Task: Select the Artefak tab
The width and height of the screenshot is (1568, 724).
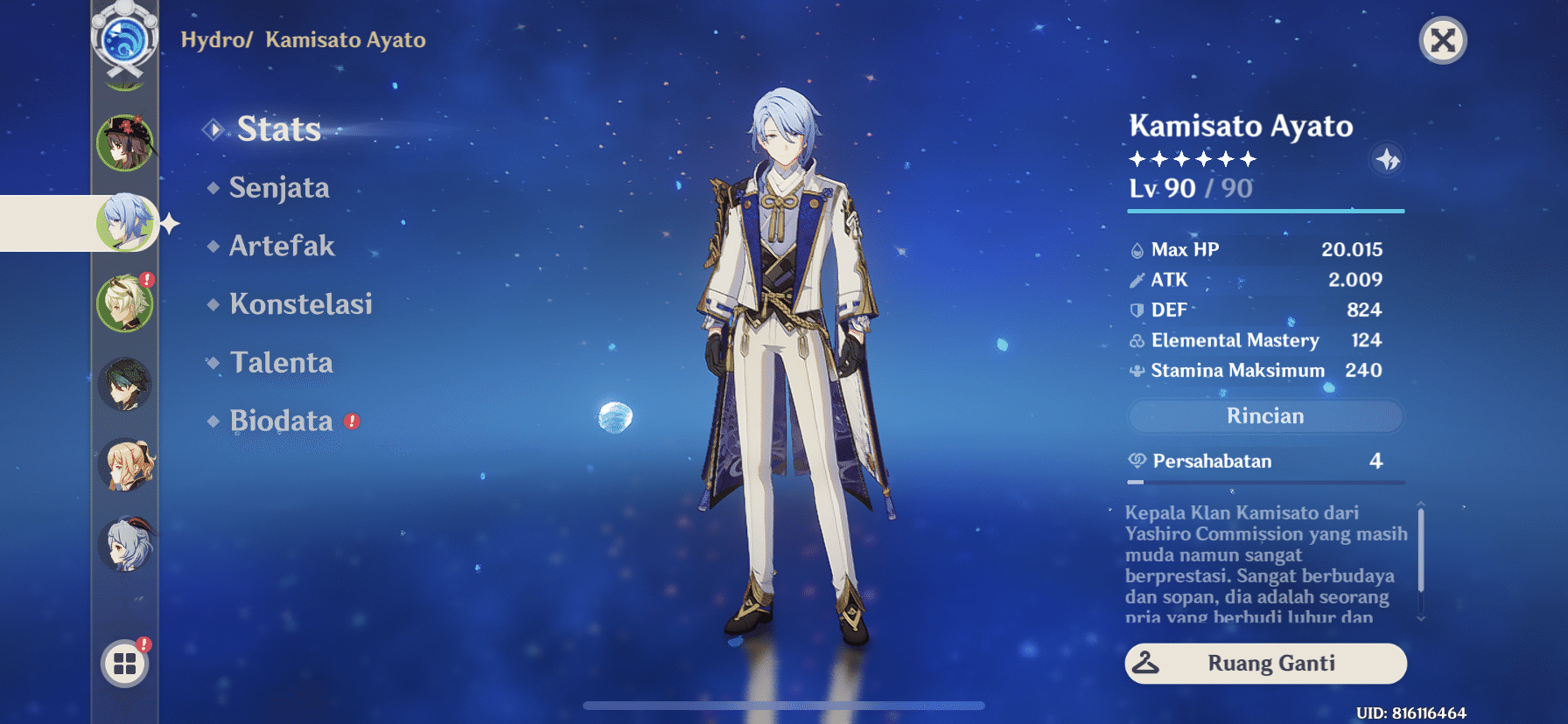Action: [282, 246]
